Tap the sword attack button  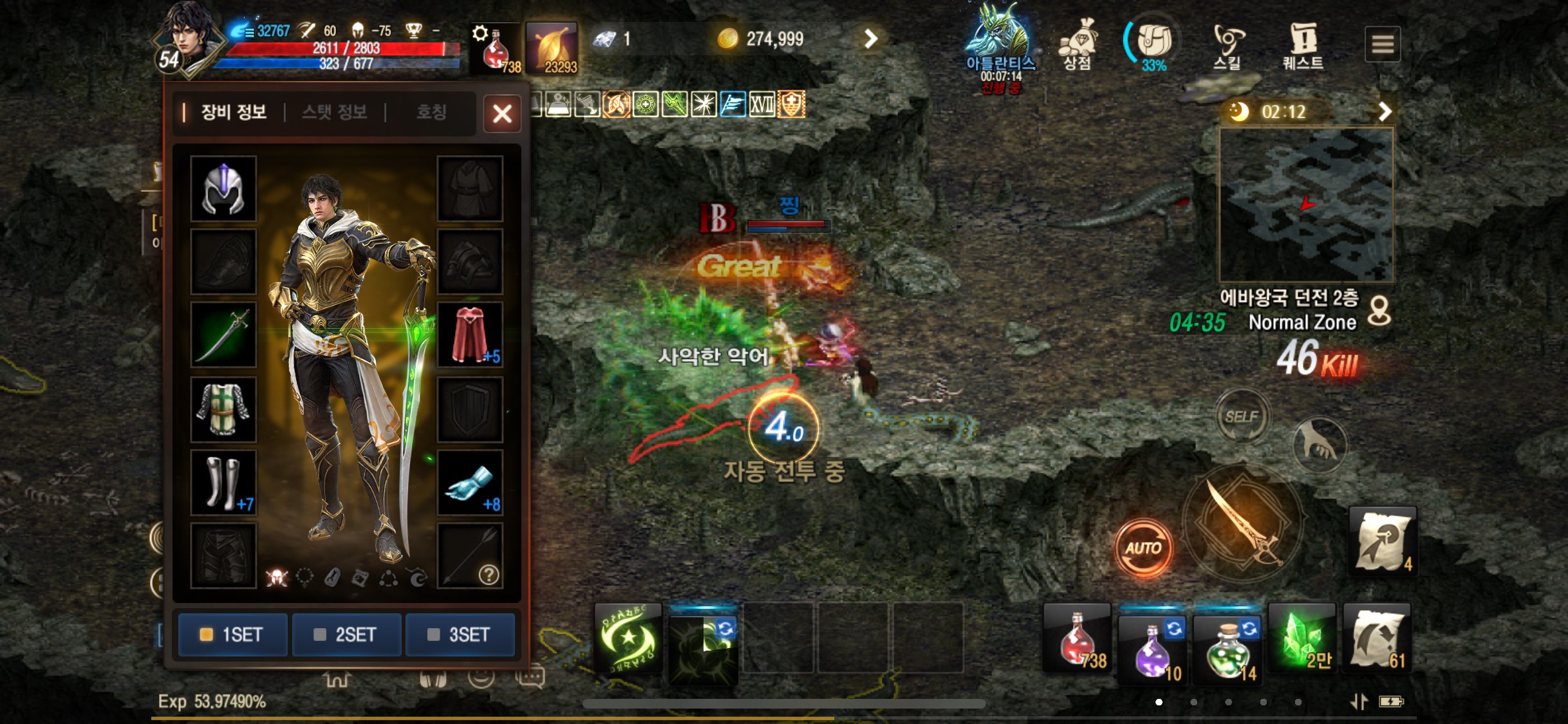tap(1242, 523)
